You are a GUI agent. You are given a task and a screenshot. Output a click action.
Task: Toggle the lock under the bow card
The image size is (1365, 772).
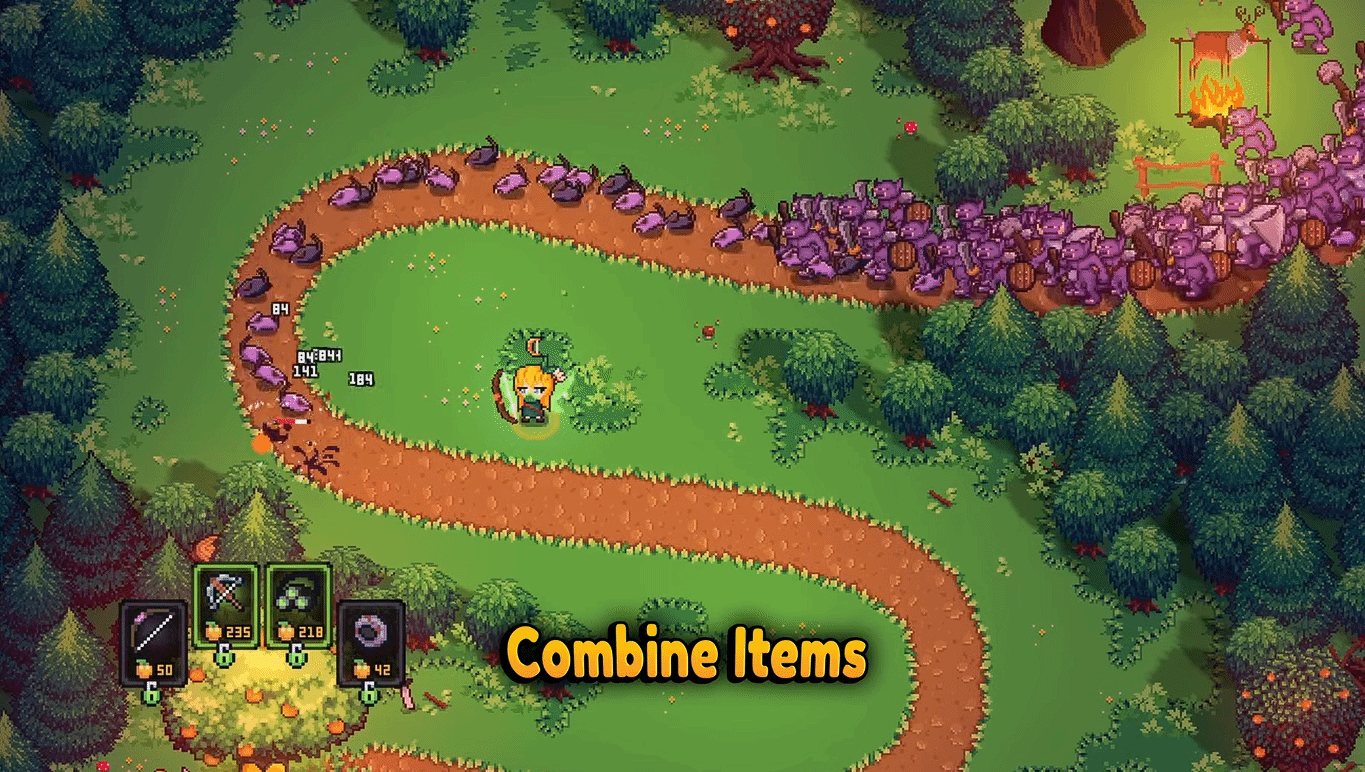[x=153, y=693]
